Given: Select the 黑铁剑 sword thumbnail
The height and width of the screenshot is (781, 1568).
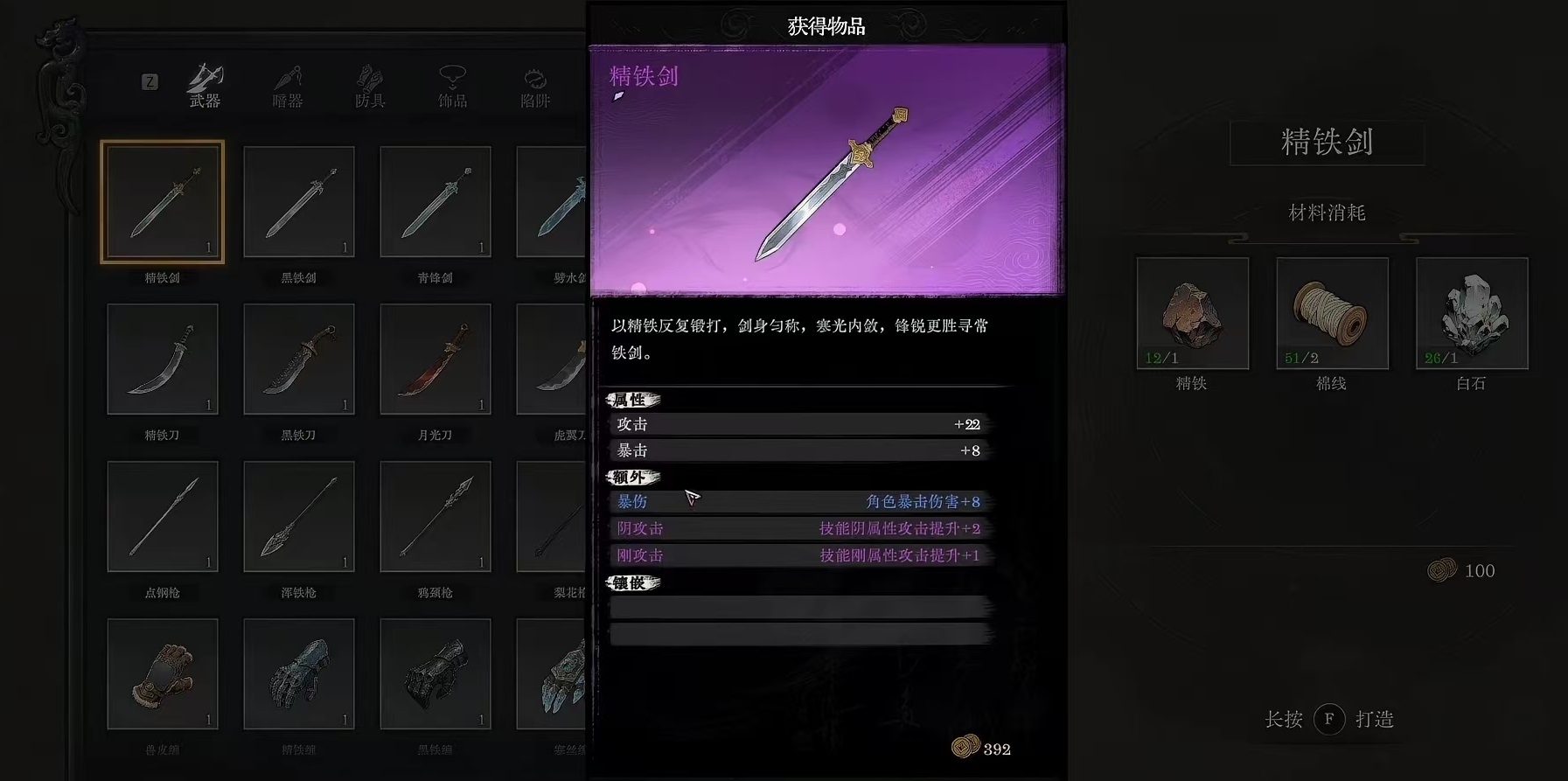Looking at the screenshot, I should pyautogui.click(x=298, y=200).
